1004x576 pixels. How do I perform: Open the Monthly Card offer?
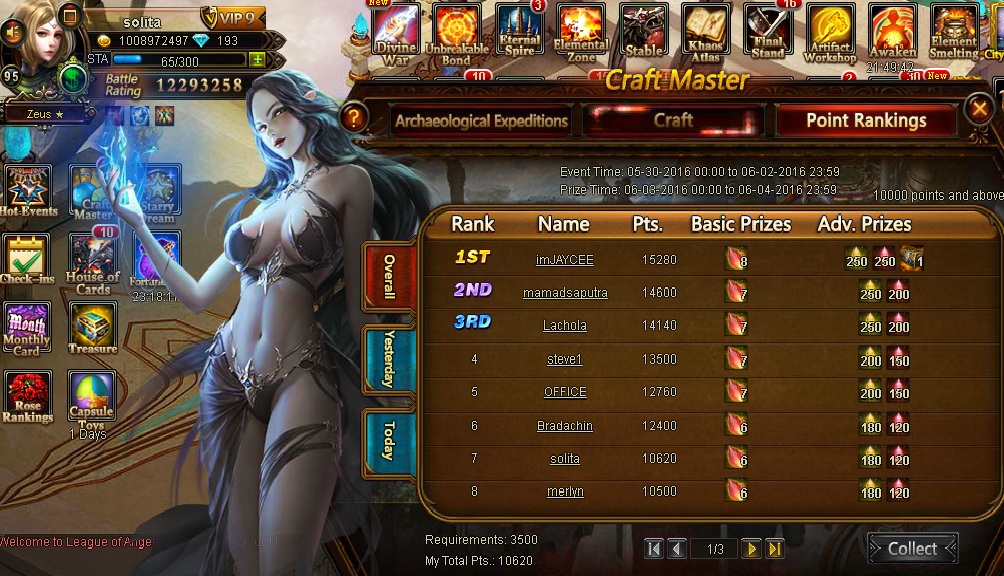(x=28, y=329)
